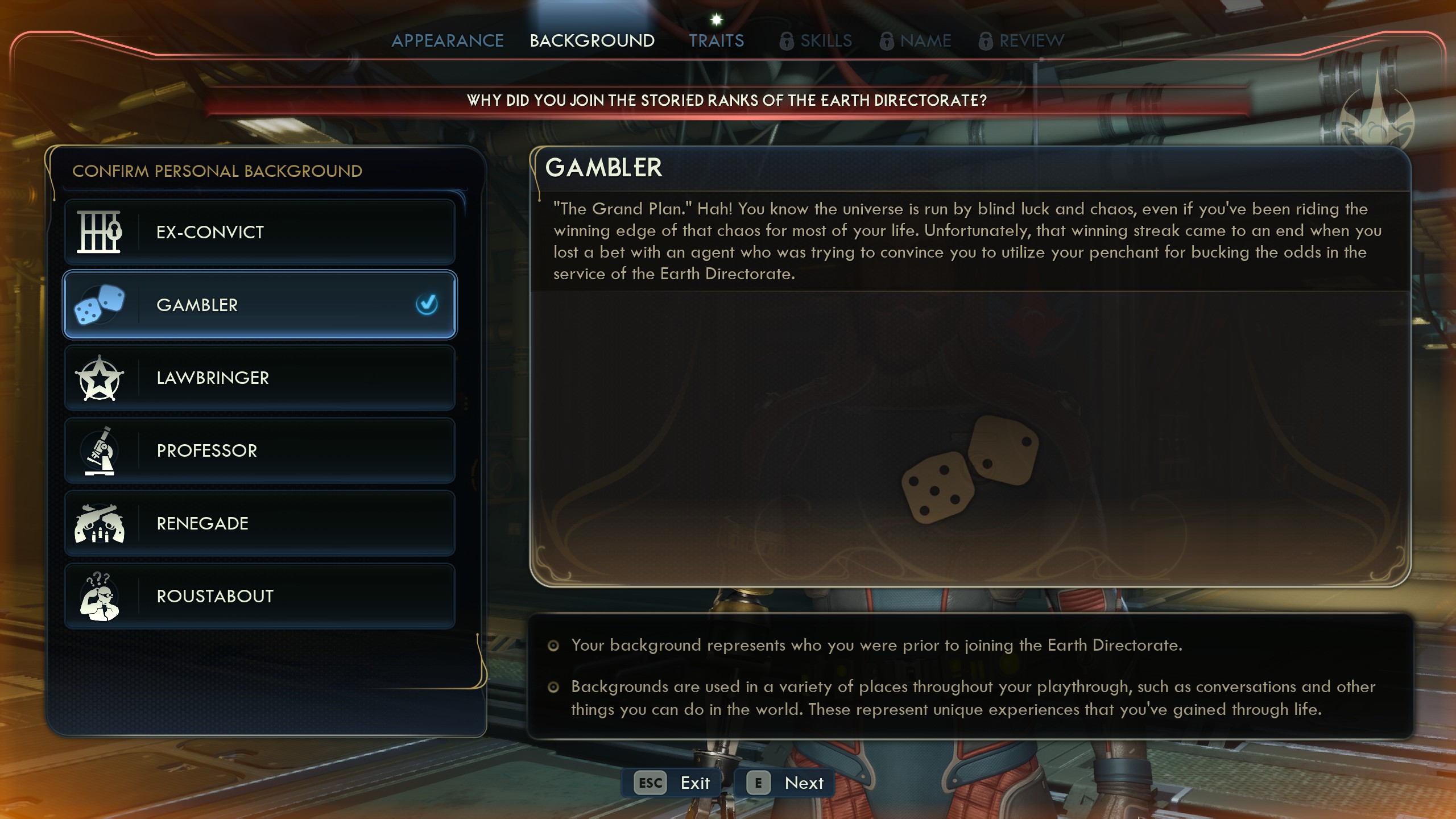Viewport: 1456px width, 819px height.
Task: Click the checkmark confirming Gambler selection
Action: click(x=425, y=305)
